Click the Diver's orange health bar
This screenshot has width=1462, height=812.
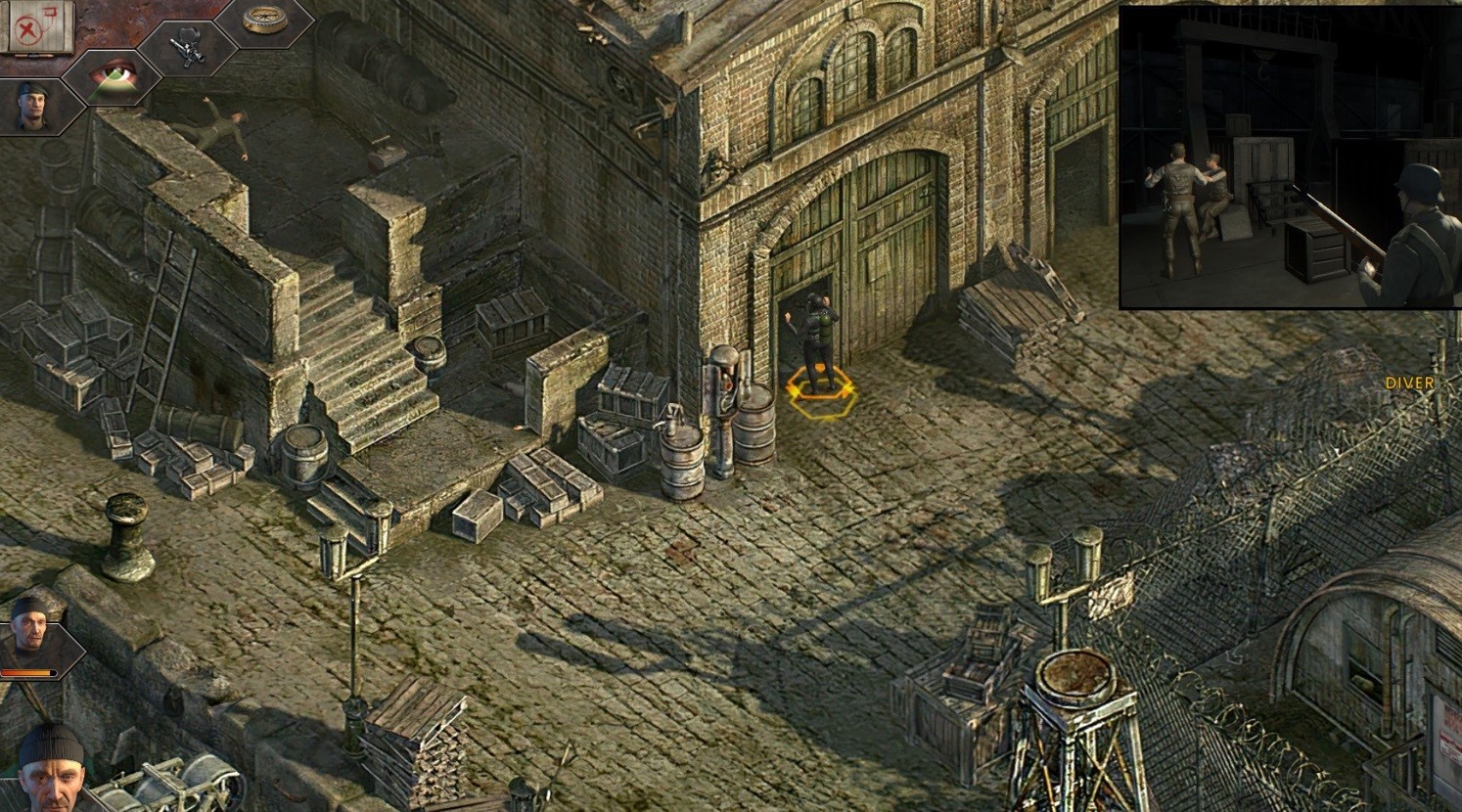[x=26, y=673]
